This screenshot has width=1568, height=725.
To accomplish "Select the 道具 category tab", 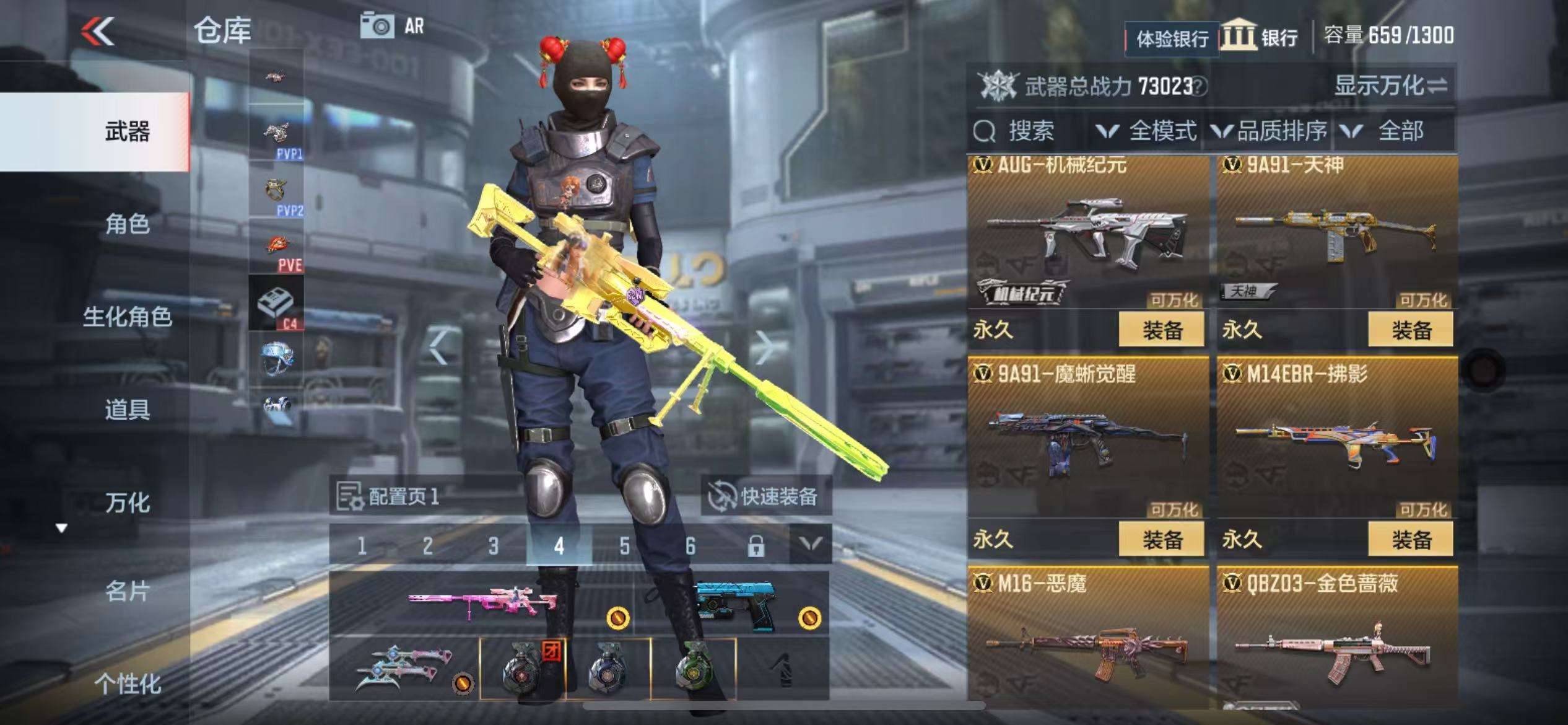I will 127,410.
